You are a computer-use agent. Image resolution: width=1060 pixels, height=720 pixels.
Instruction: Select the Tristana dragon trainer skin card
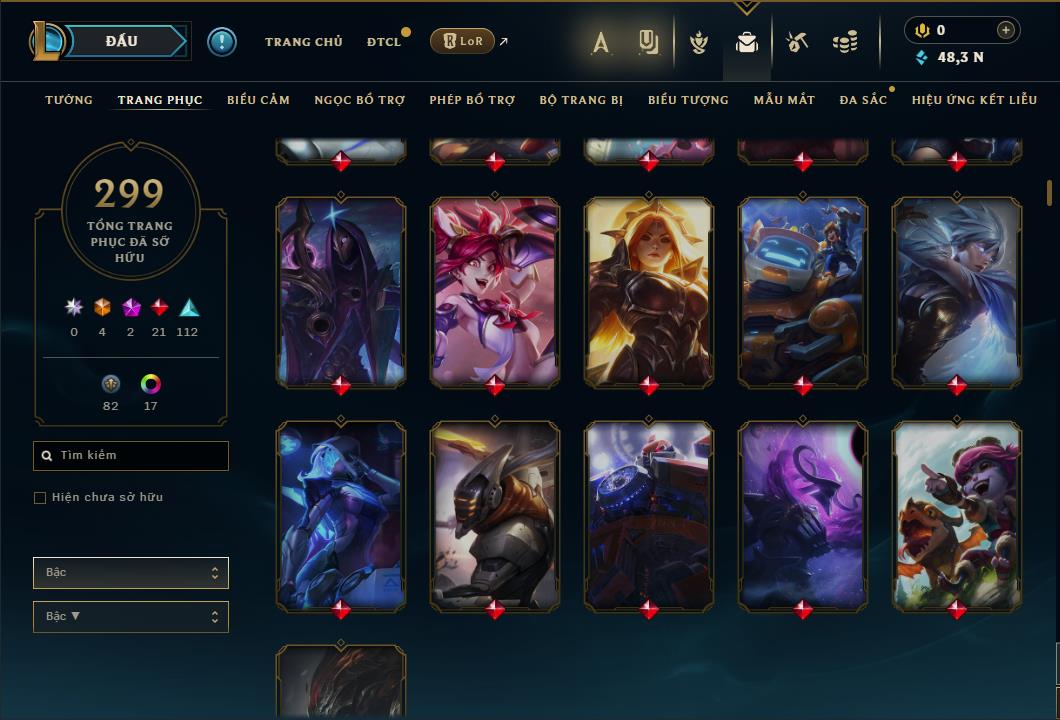957,515
